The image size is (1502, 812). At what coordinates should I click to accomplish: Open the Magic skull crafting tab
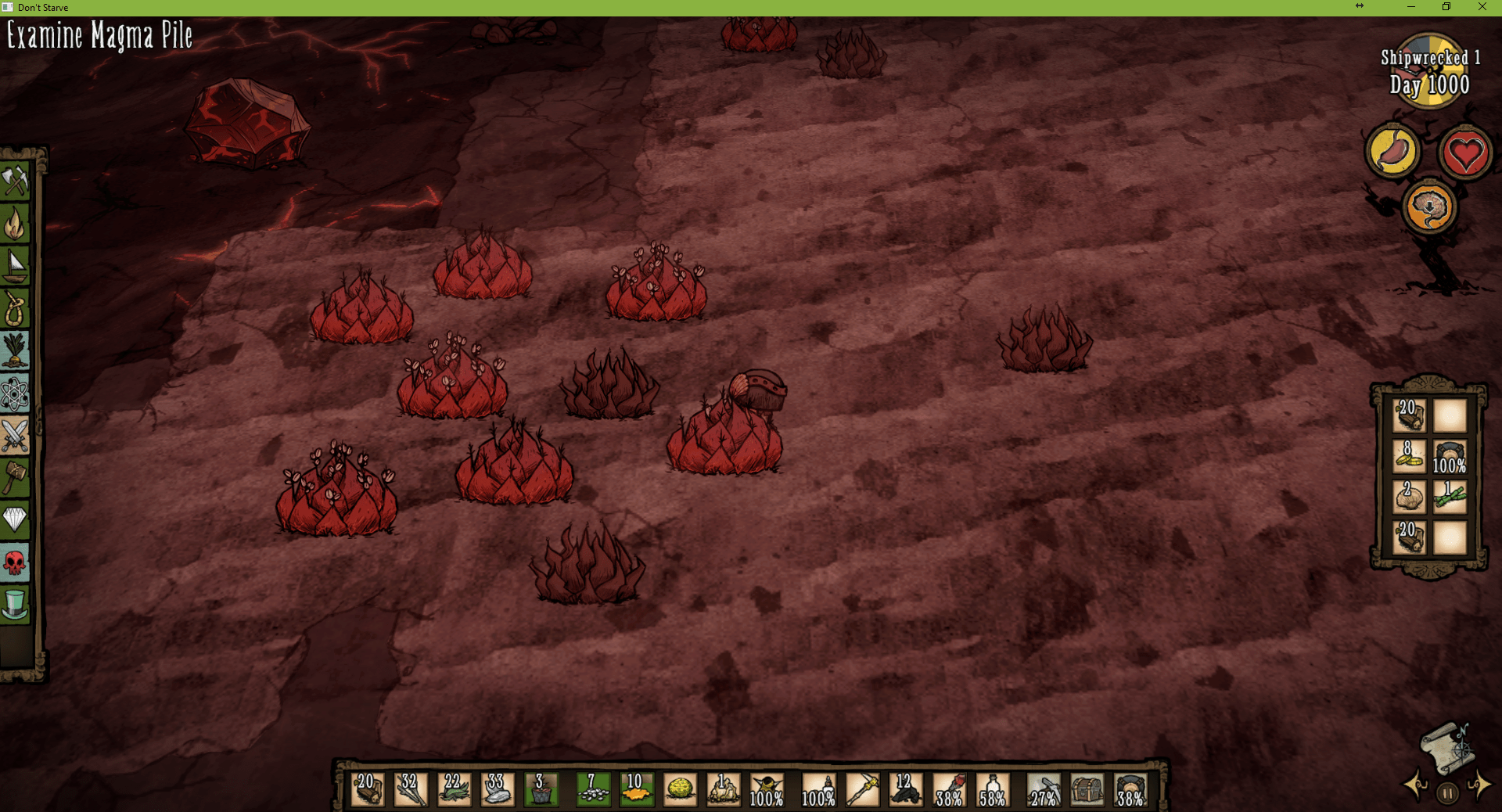(16, 561)
